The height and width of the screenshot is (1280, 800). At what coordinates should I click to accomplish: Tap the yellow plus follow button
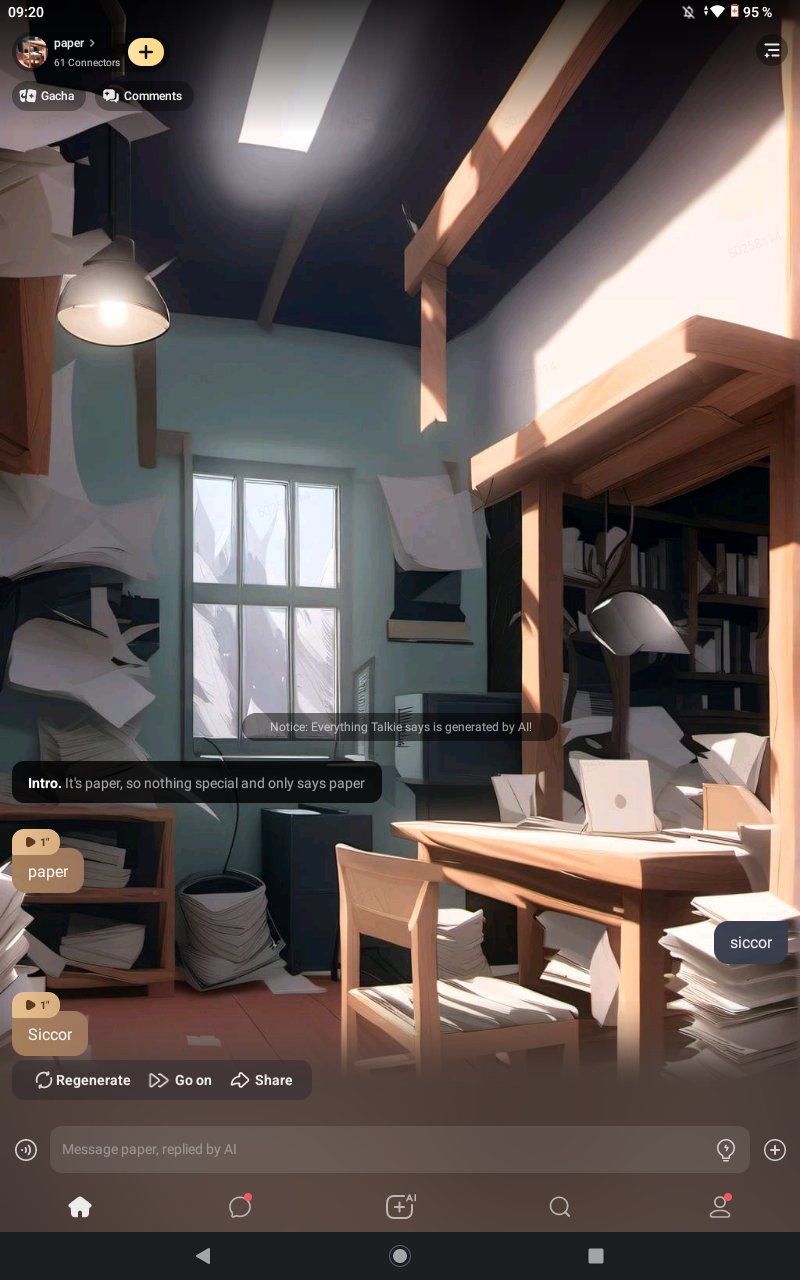click(146, 52)
